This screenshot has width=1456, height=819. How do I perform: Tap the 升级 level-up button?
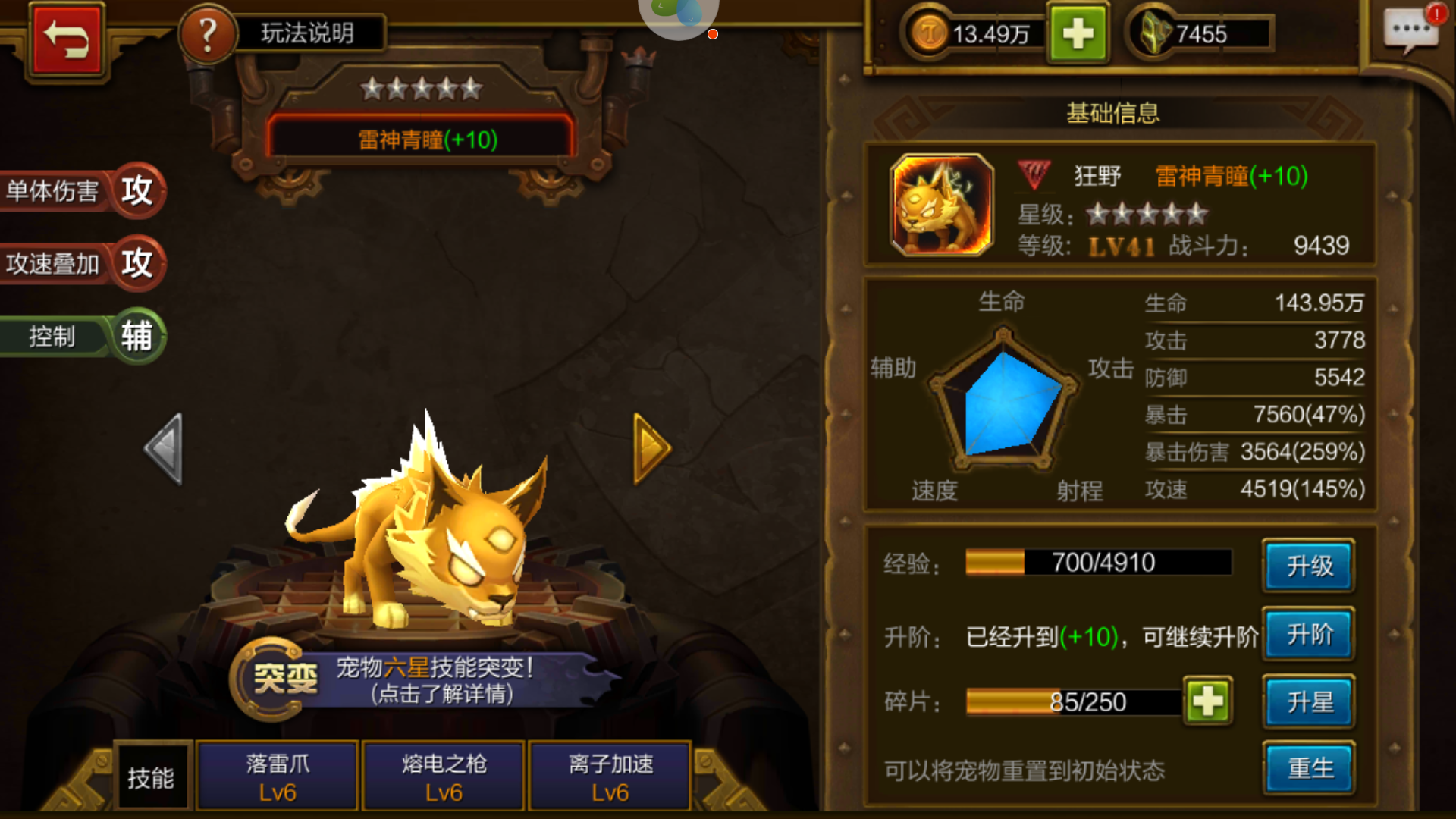(x=1309, y=566)
